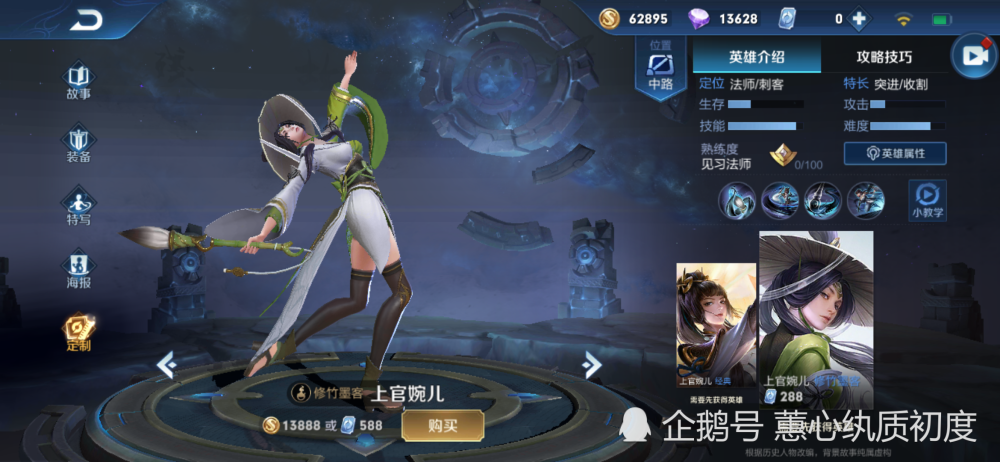Switch to the 攻略技巧 tab

[x=884, y=57]
